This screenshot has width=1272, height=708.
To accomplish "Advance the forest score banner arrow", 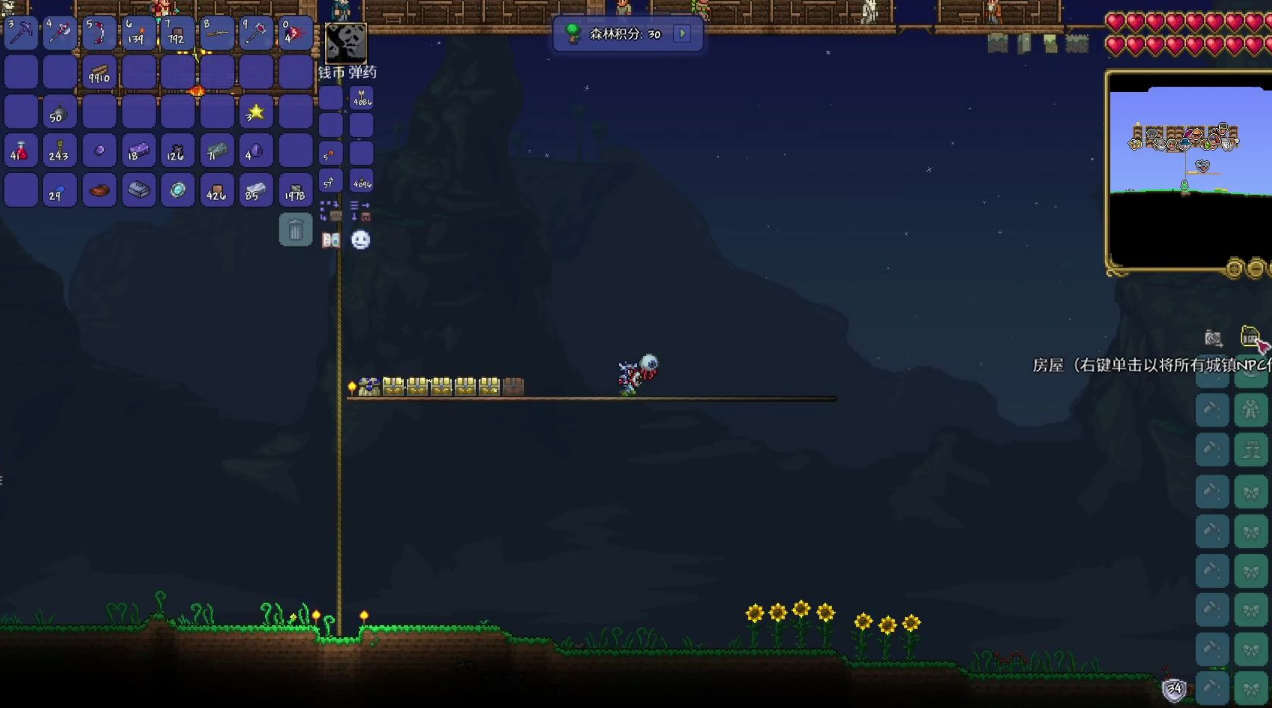I will (682, 34).
